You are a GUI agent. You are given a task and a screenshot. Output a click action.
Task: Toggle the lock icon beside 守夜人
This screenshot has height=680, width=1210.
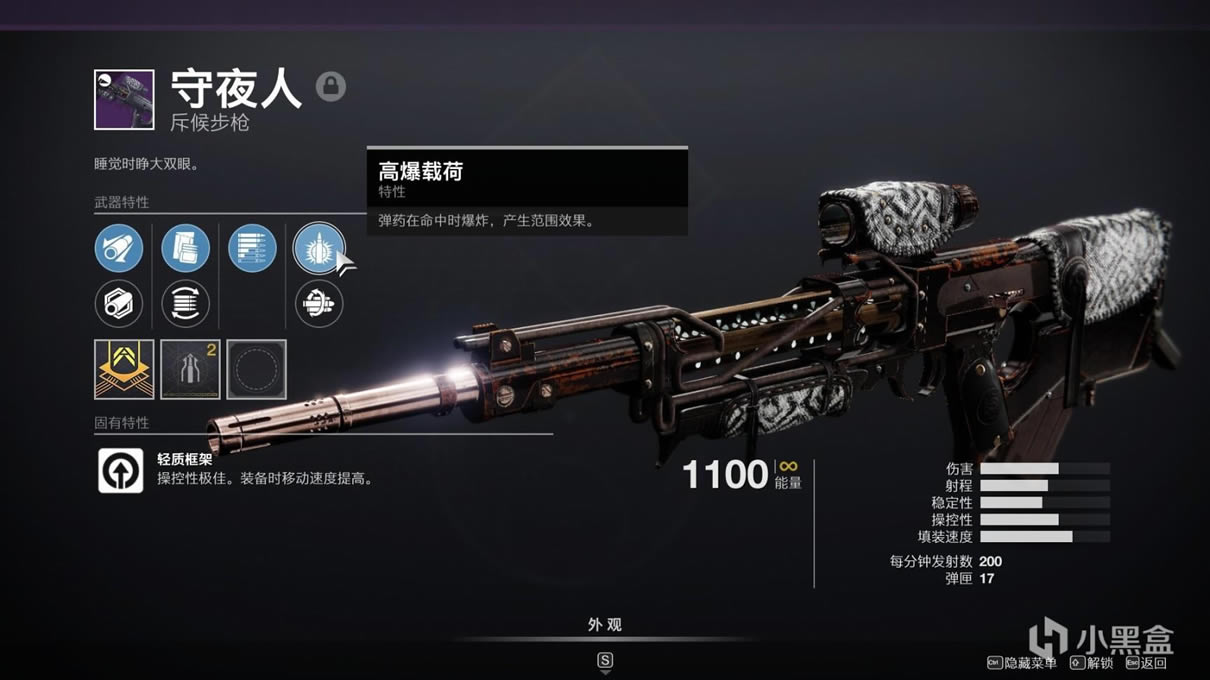(331, 87)
